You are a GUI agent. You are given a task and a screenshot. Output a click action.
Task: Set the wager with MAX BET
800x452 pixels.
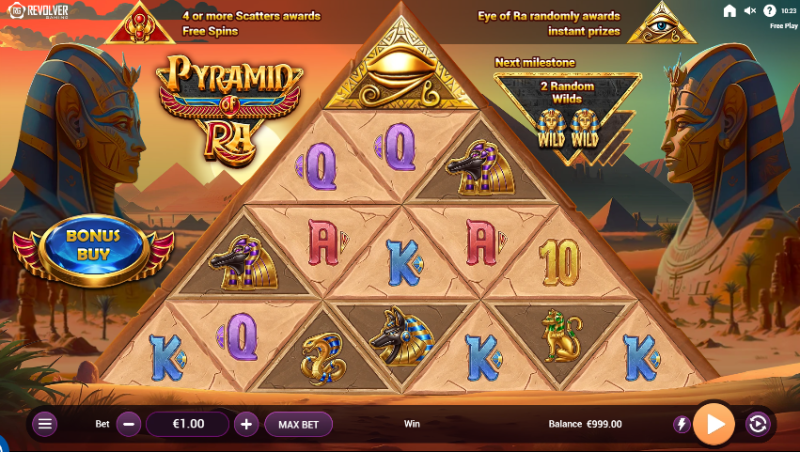click(x=298, y=424)
